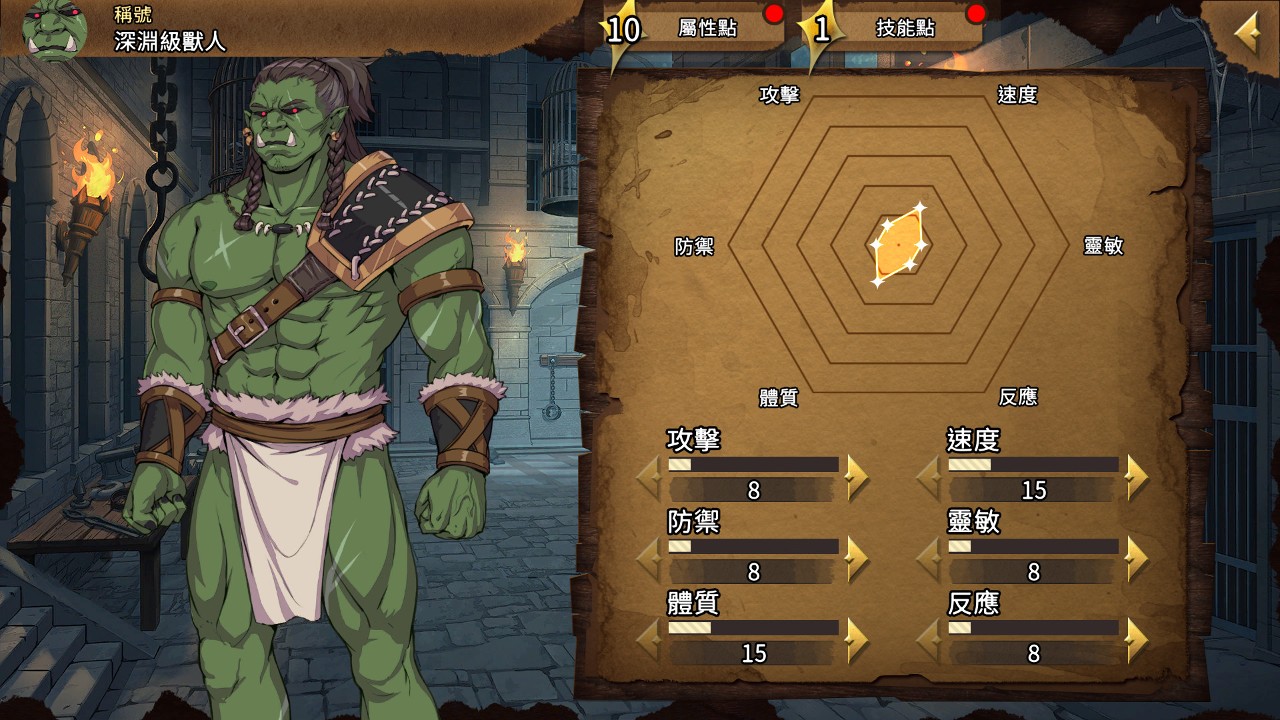Add a point to 體質 constitution
Image resolution: width=1280 pixels, height=720 pixels.
[856, 641]
